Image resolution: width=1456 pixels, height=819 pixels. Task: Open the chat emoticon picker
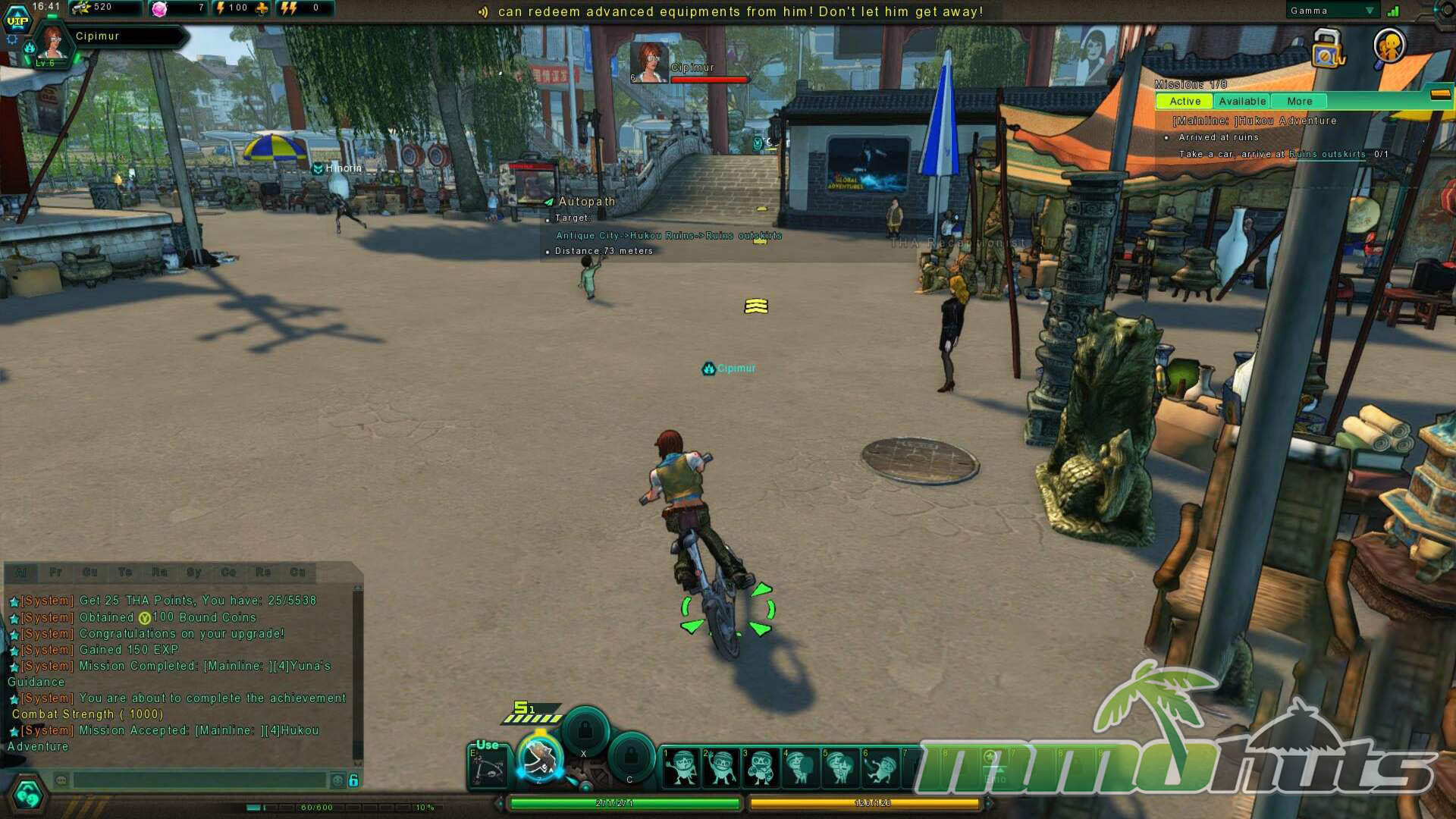tap(338, 780)
